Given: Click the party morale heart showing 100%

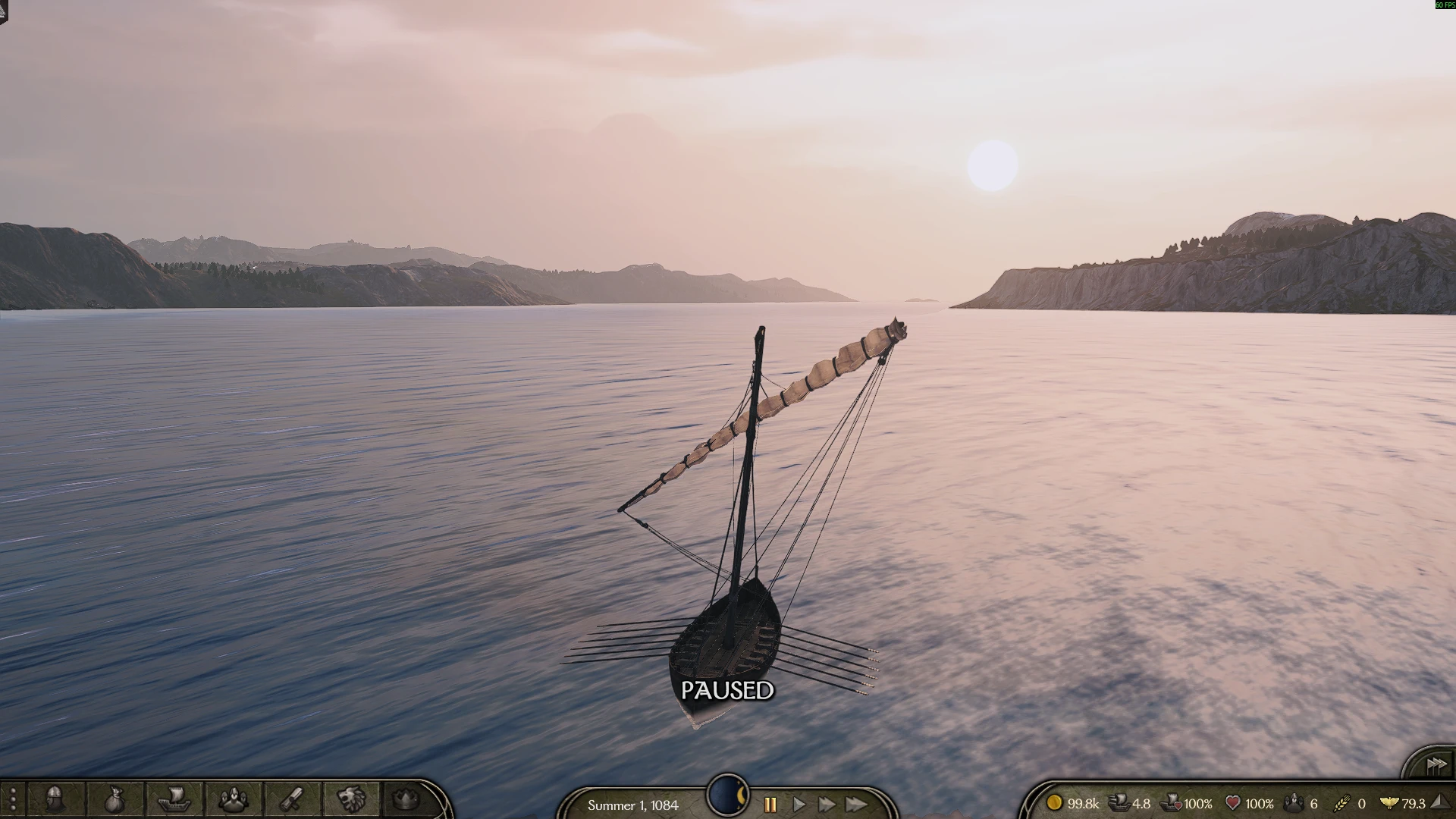Looking at the screenshot, I should (1232, 803).
